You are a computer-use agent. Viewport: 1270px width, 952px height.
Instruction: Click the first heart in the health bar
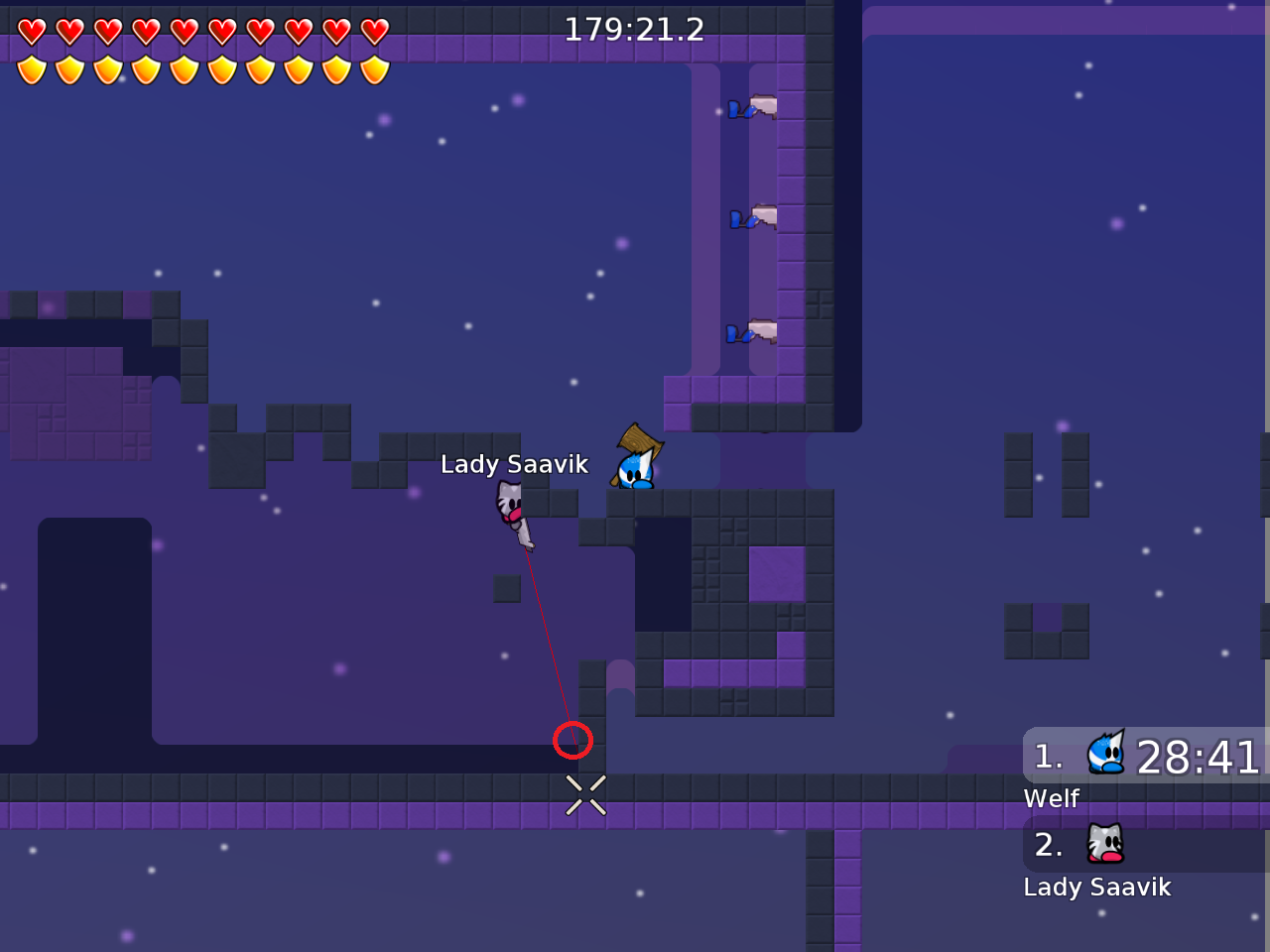[x=33, y=29]
